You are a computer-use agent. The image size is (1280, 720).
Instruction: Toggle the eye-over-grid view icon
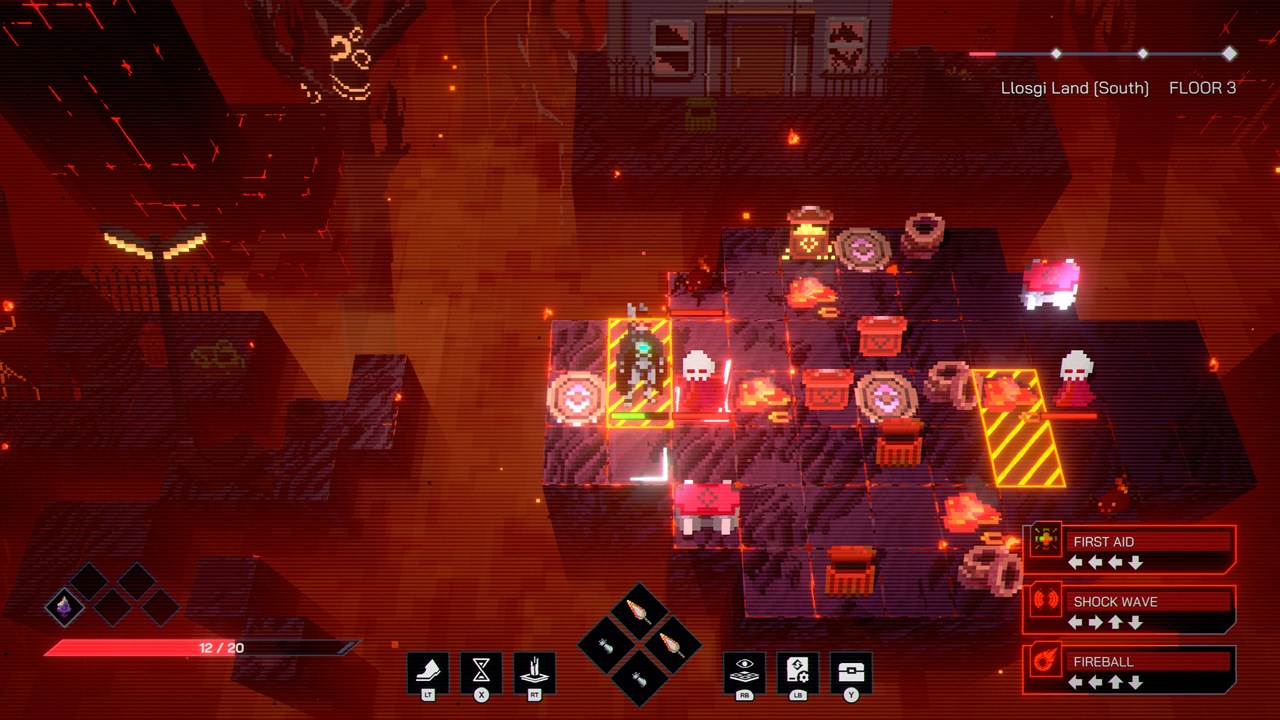(745, 671)
